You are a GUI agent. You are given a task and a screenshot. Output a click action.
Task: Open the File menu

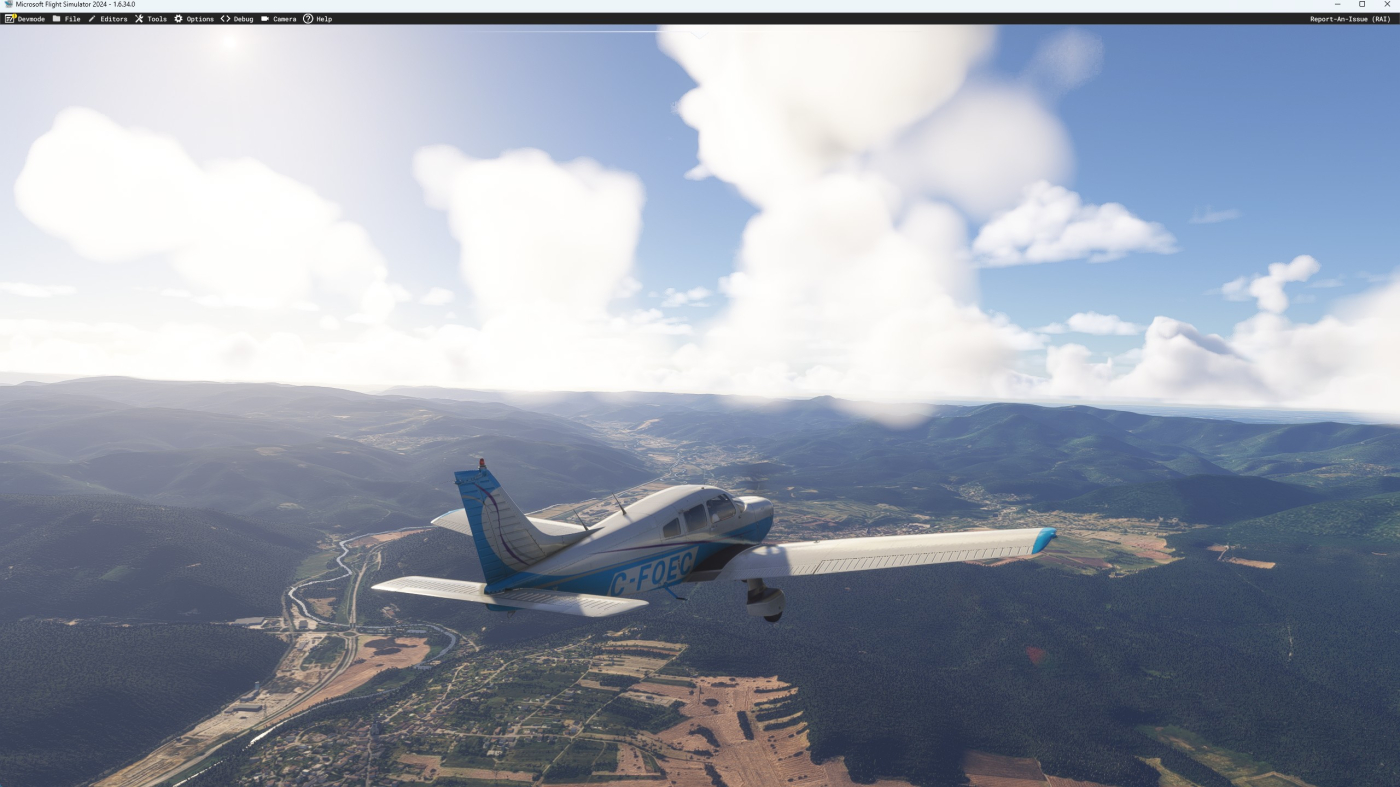coord(66,19)
